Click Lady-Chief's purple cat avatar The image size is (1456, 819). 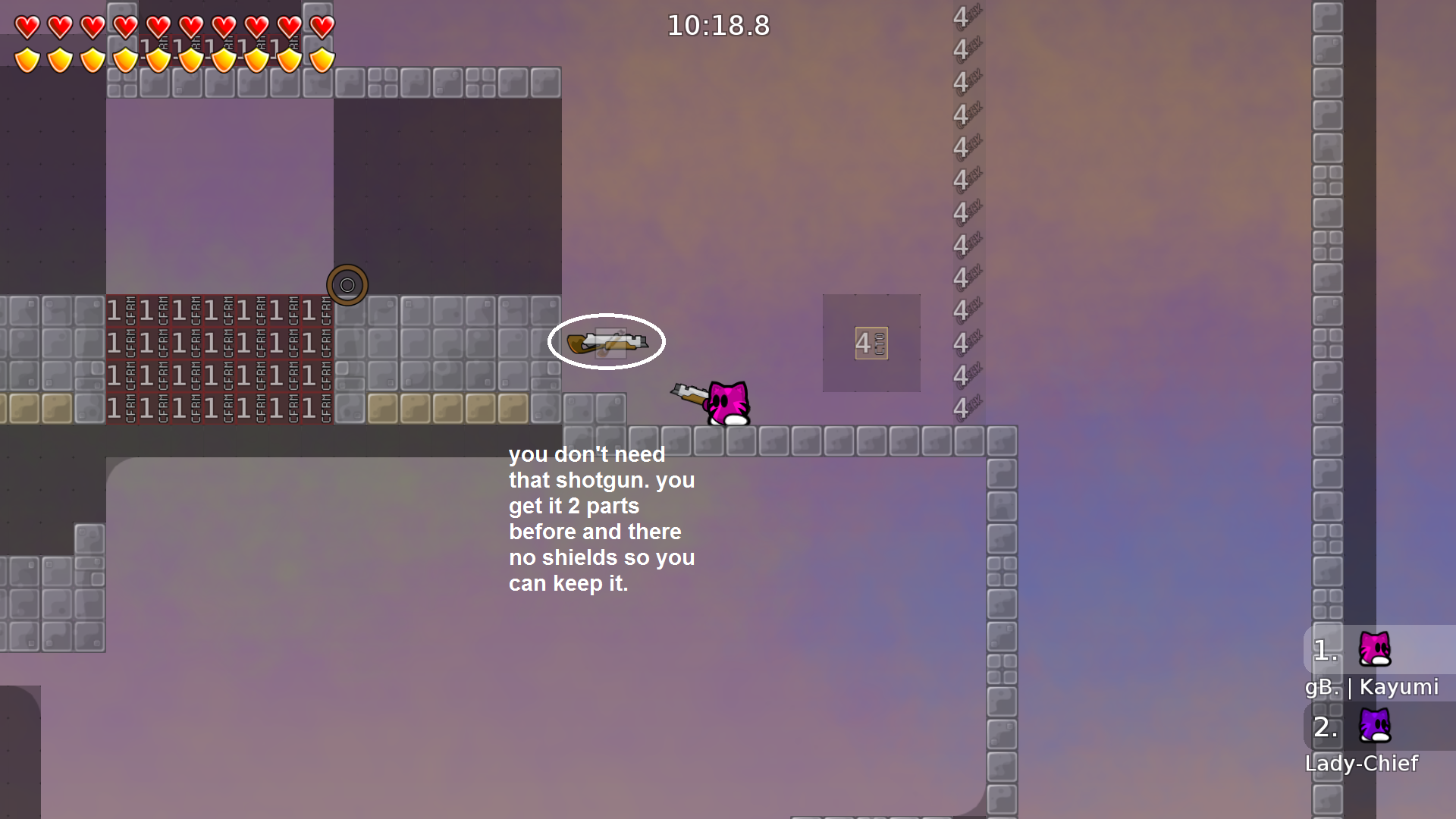(1375, 726)
